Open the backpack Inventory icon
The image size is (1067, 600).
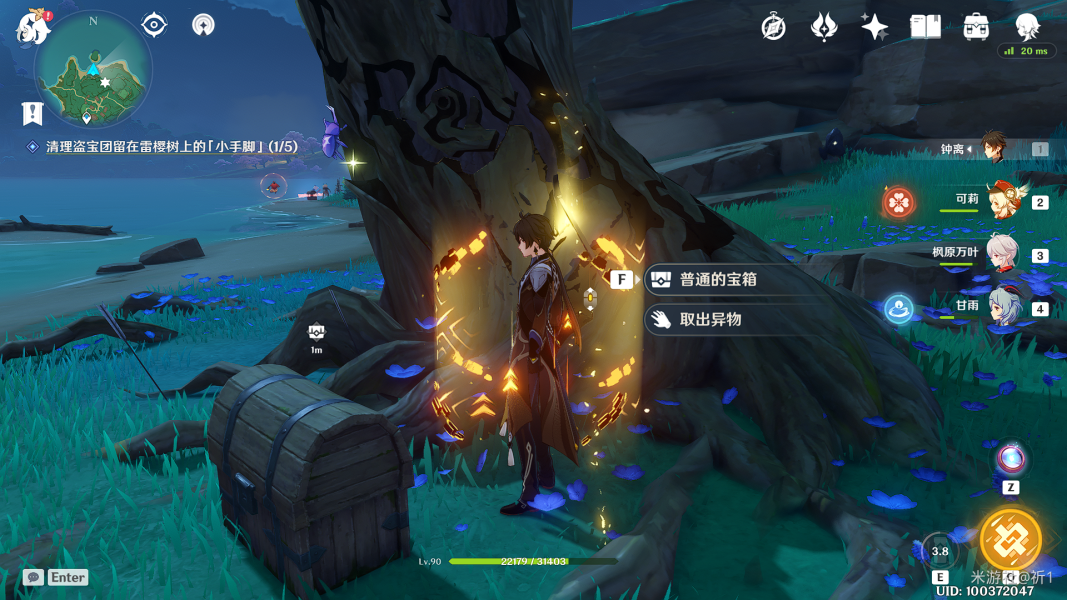pyautogui.click(x=976, y=27)
